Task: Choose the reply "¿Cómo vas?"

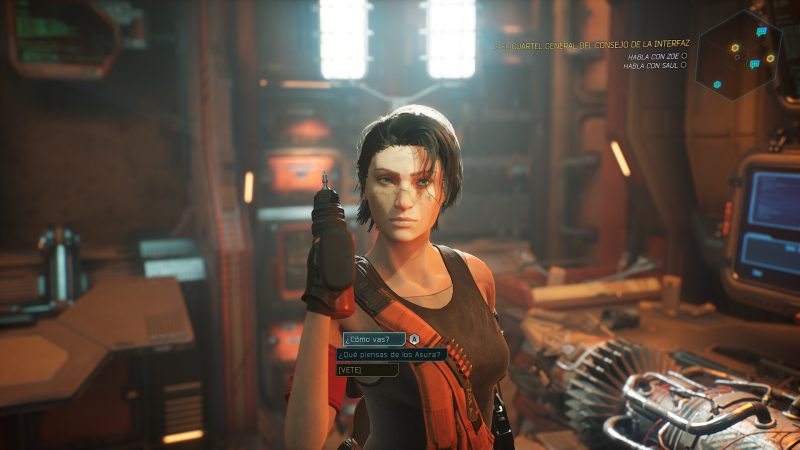Action: click(371, 339)
